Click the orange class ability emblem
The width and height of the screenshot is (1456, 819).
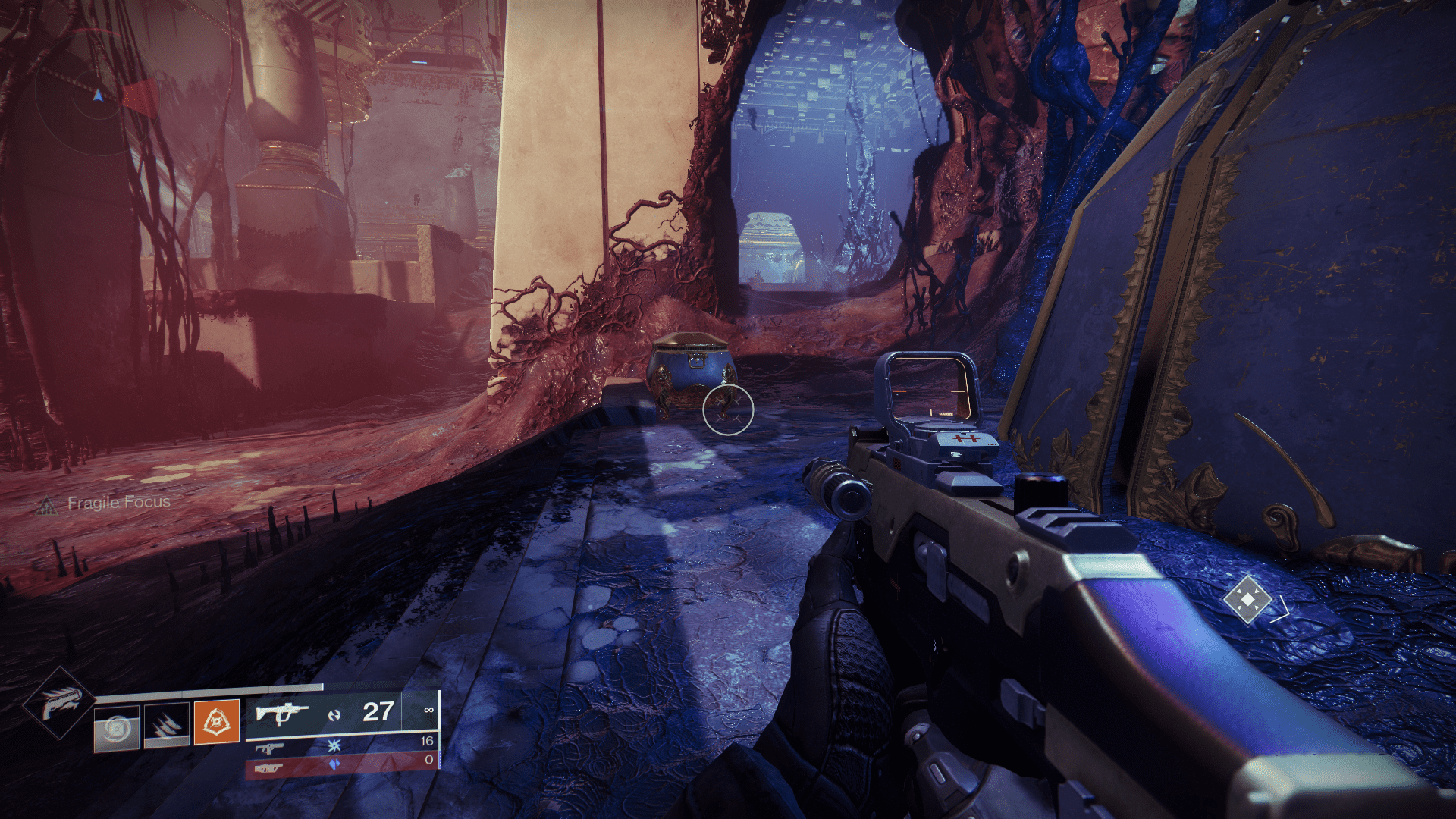coord(217,721)
